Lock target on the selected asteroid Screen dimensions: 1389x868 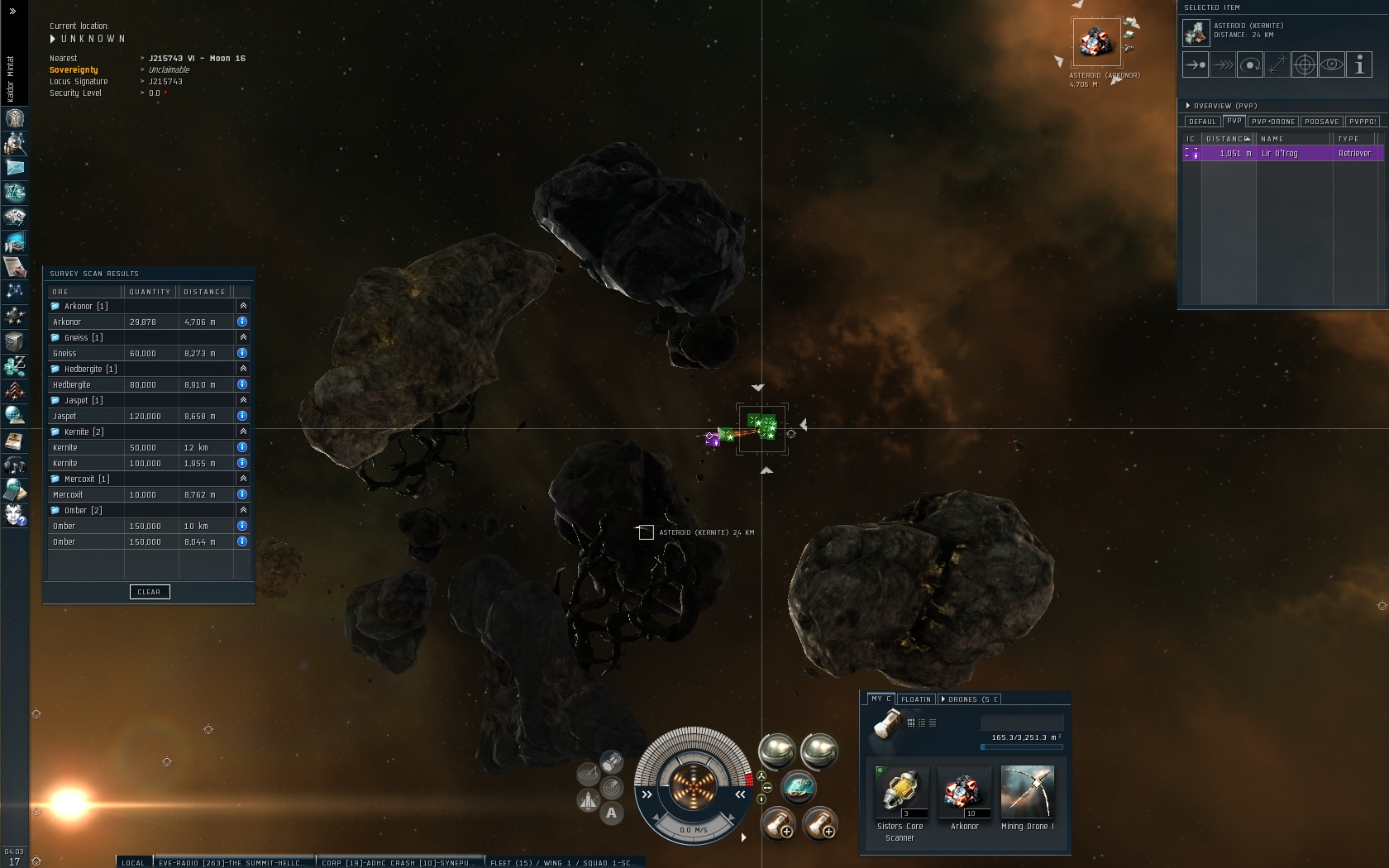1305,64
